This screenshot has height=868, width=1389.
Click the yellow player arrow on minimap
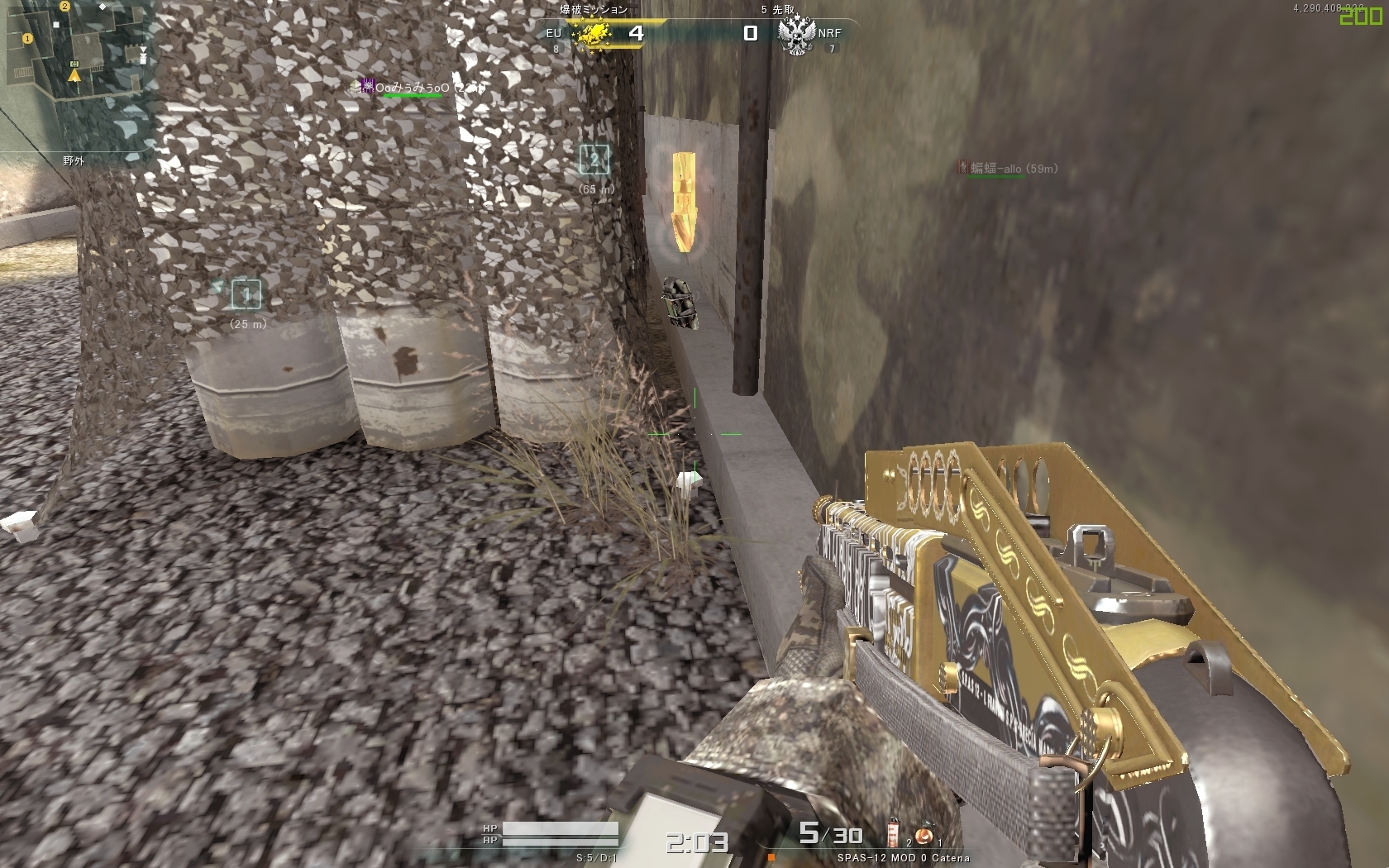coord(74,76)
